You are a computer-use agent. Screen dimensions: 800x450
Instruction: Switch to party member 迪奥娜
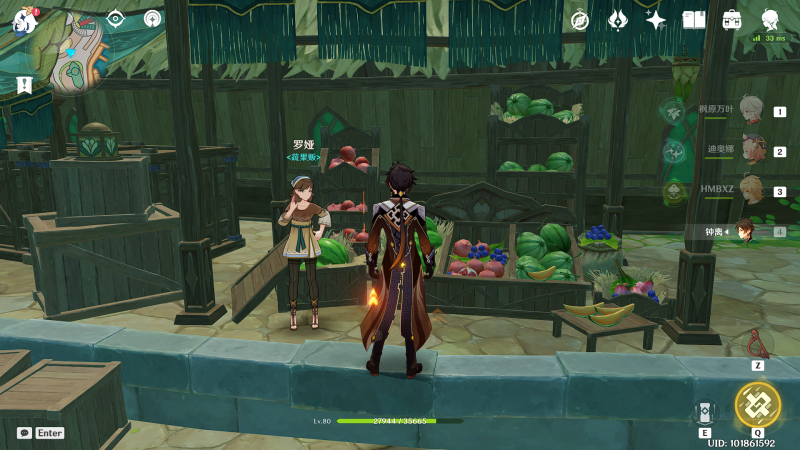point(750,152)
